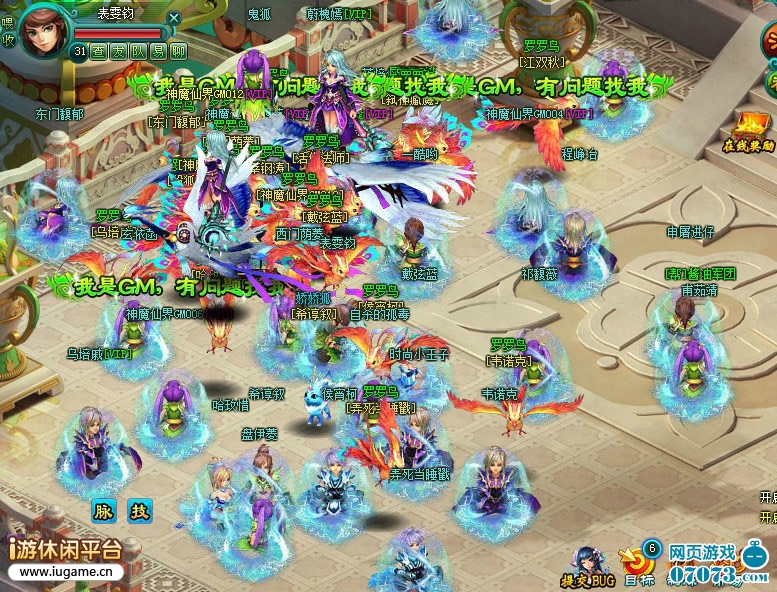Visit the www.iugame.cn website link
Image resolution: width=777 pixels, height=592 pixels.
point(65,573)
